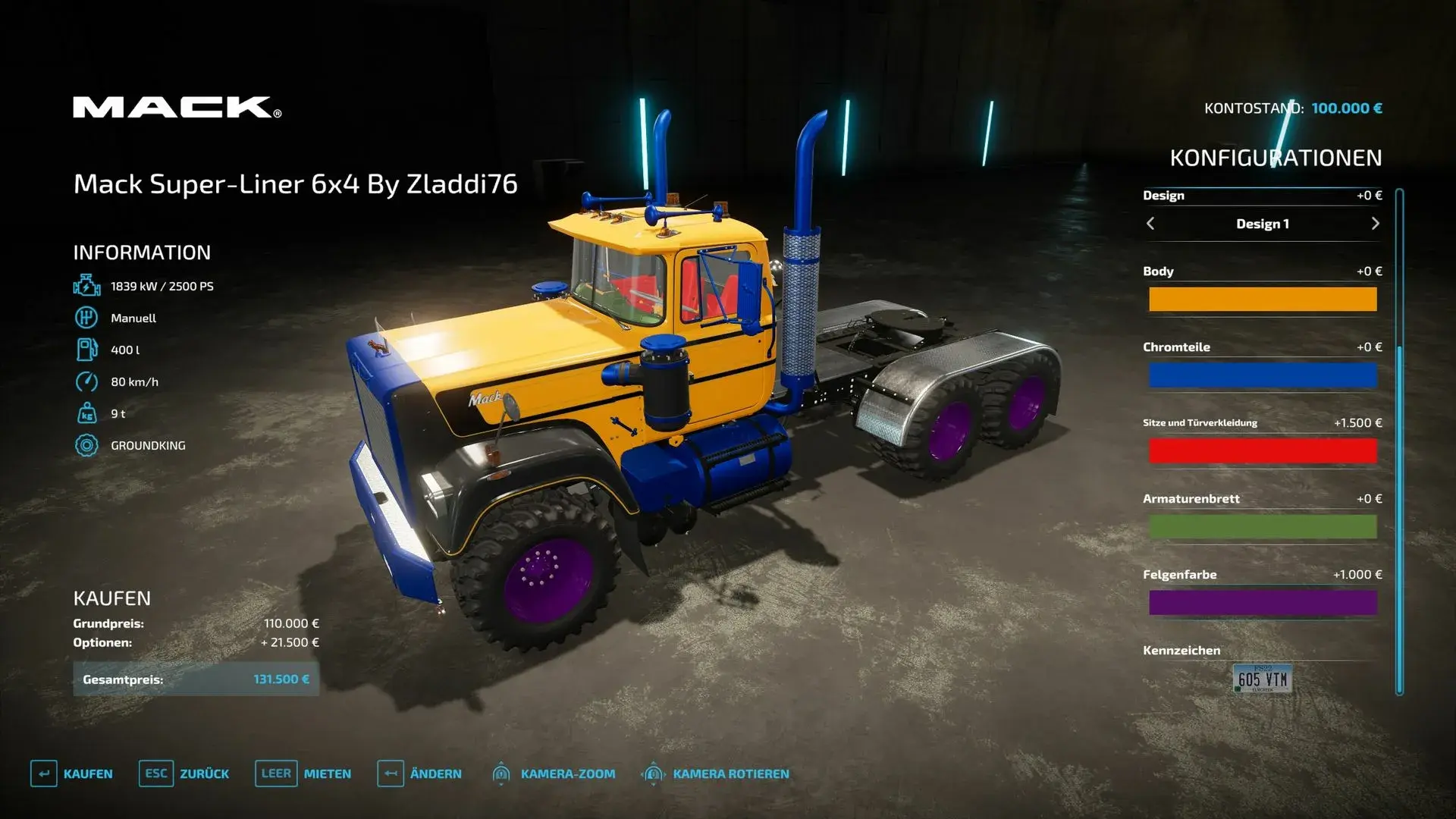The image size is (1456, 819).
Task: Change the orange Body color swatch
Action: (1263, 299)
